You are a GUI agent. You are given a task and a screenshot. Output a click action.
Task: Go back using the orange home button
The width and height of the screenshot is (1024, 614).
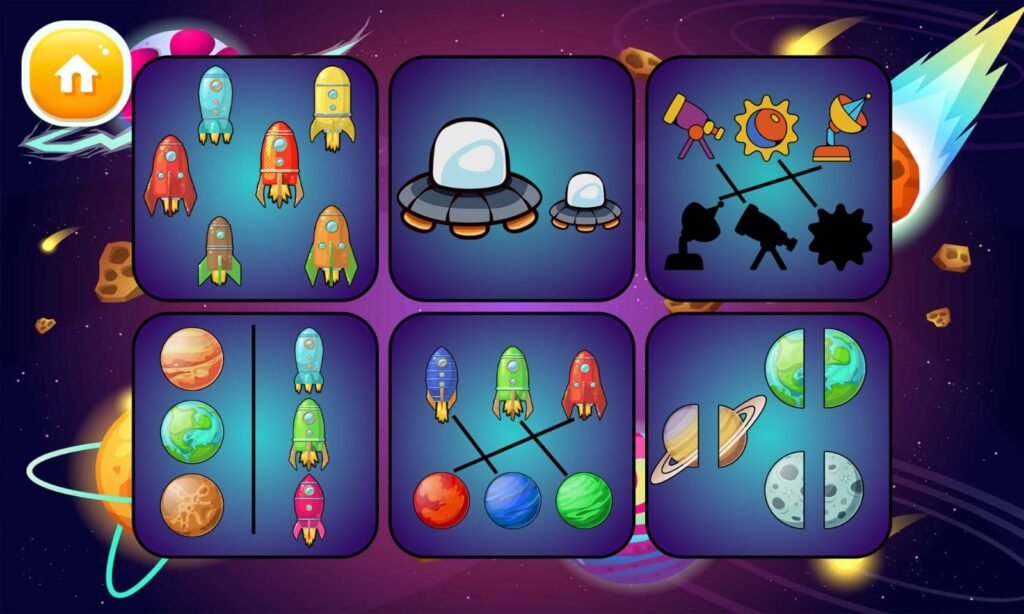[76, 73]
